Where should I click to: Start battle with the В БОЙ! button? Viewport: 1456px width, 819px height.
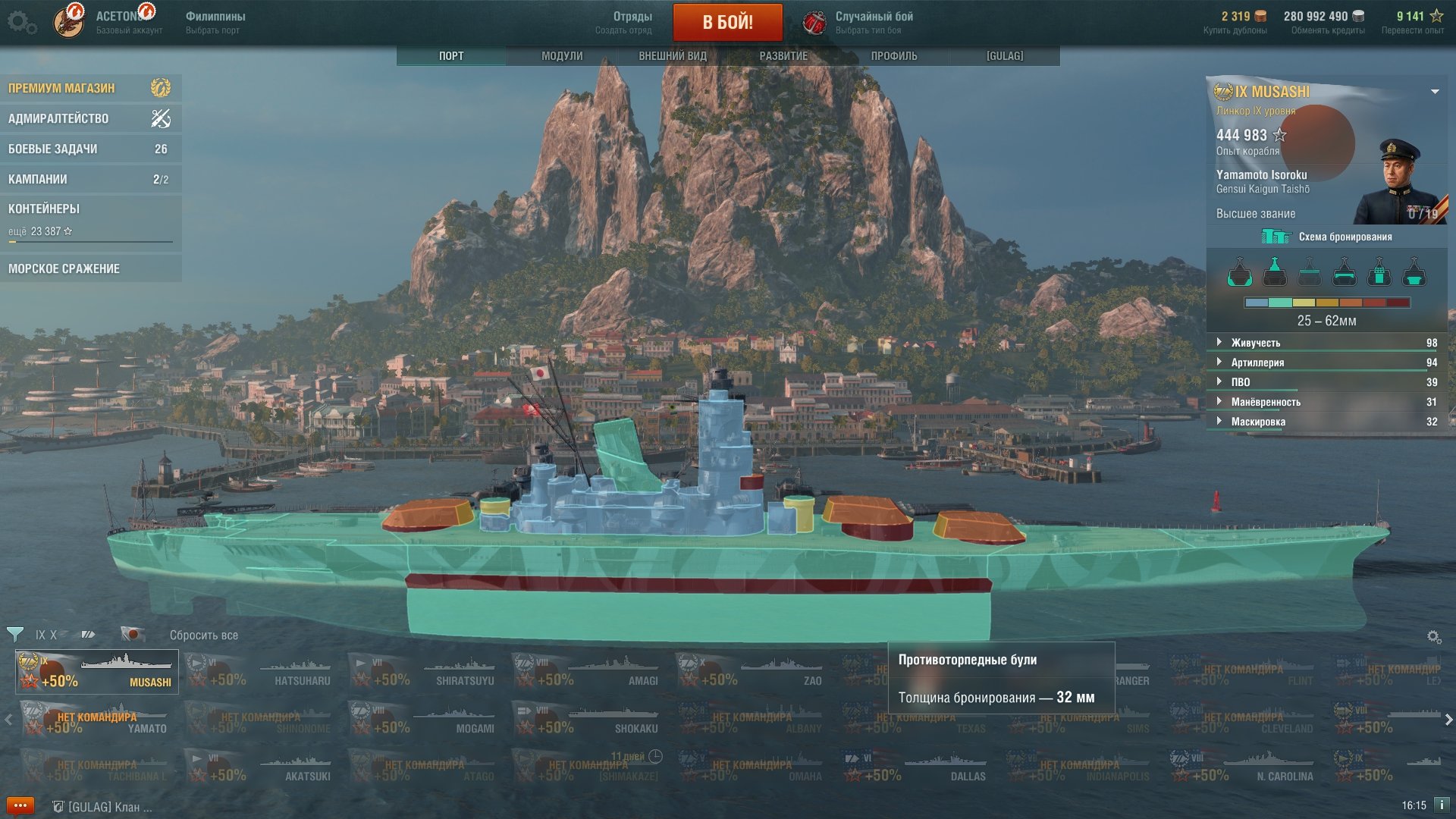click(x=727, y=22)
